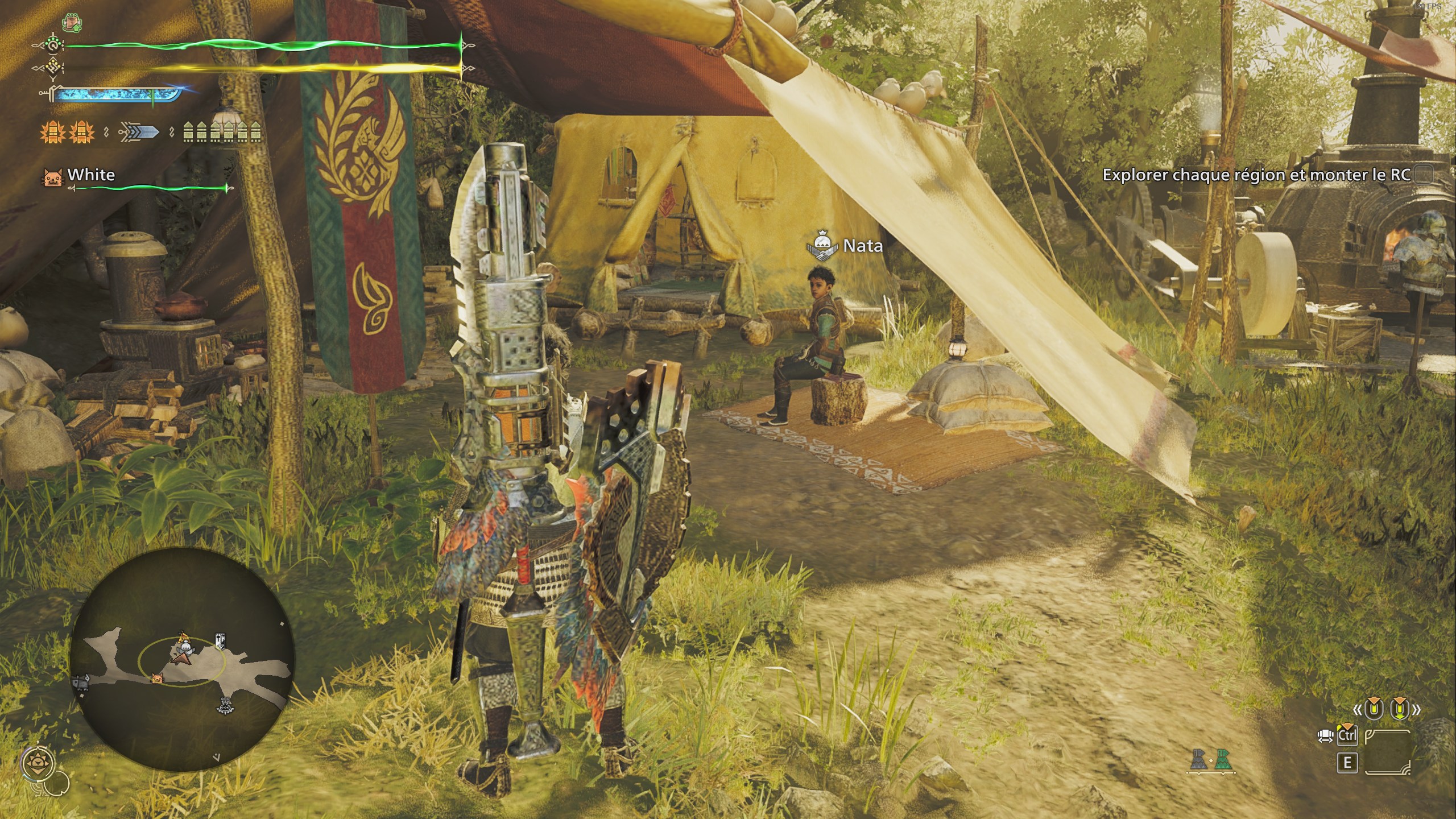Click the item loadout upgrade icon top-left
The image size is (1456, 819).
pos(72,23)
